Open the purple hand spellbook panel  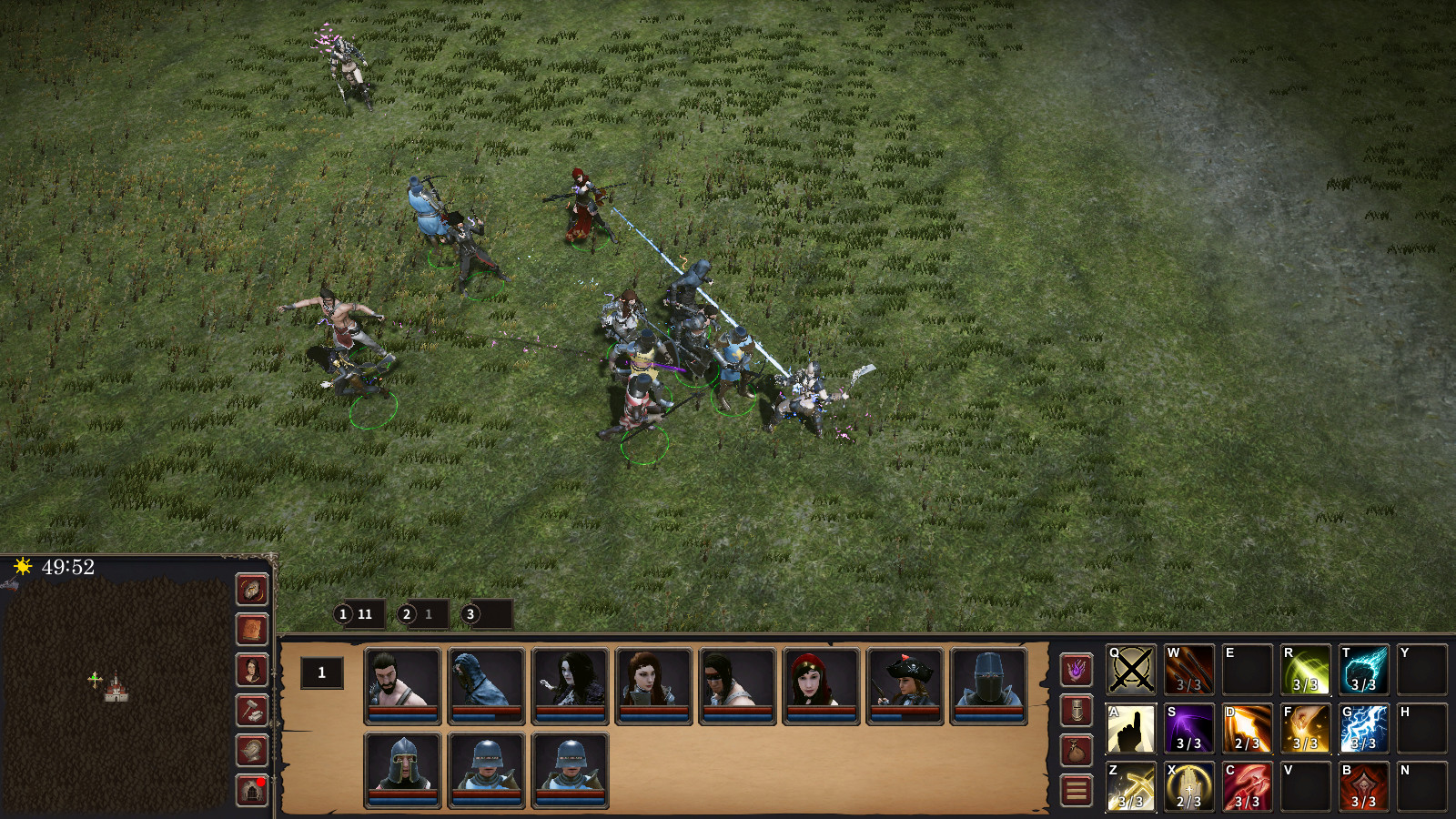(x=1077, y=671)
